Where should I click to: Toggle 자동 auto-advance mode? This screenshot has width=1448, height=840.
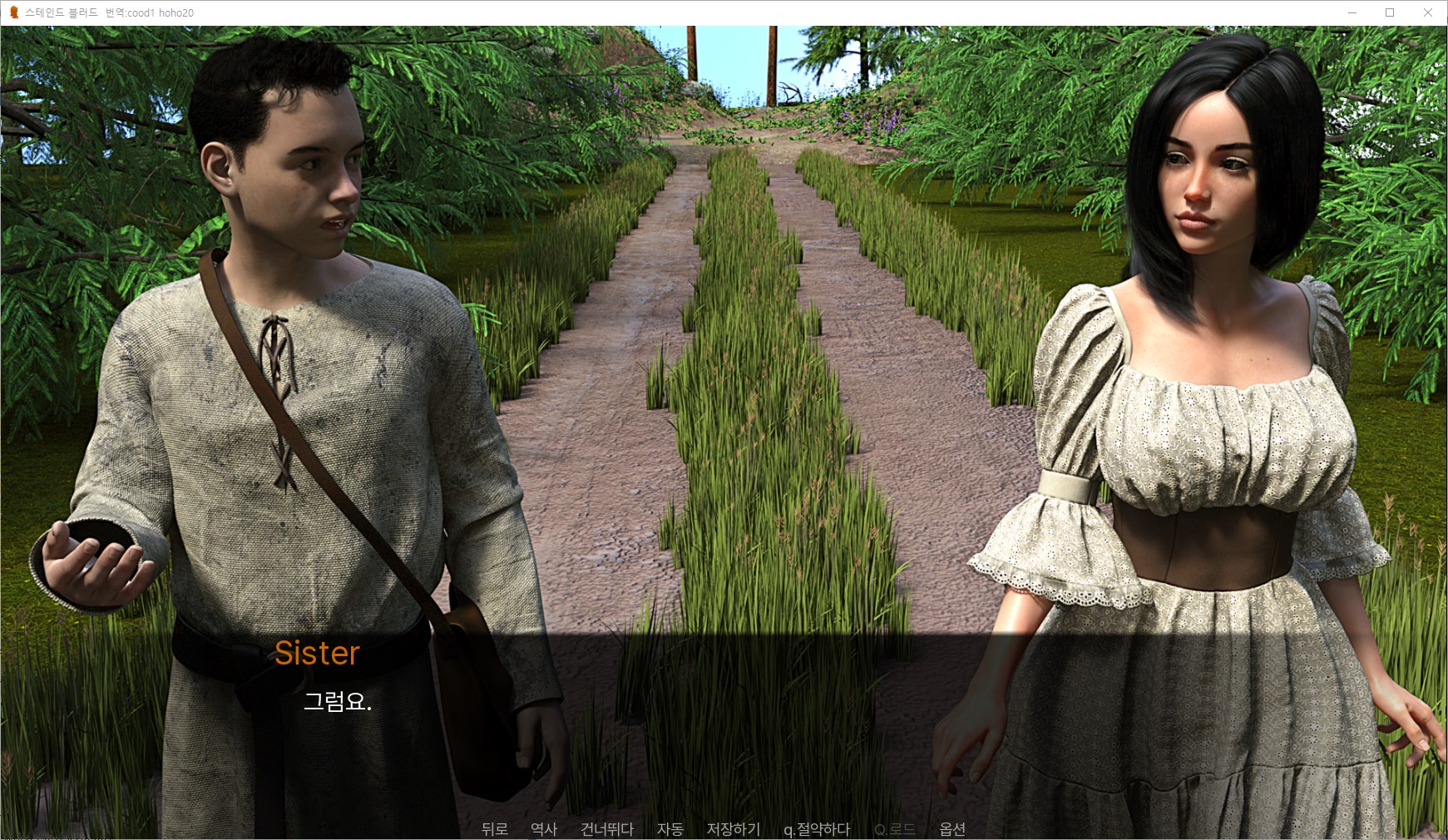click(670, 828)
